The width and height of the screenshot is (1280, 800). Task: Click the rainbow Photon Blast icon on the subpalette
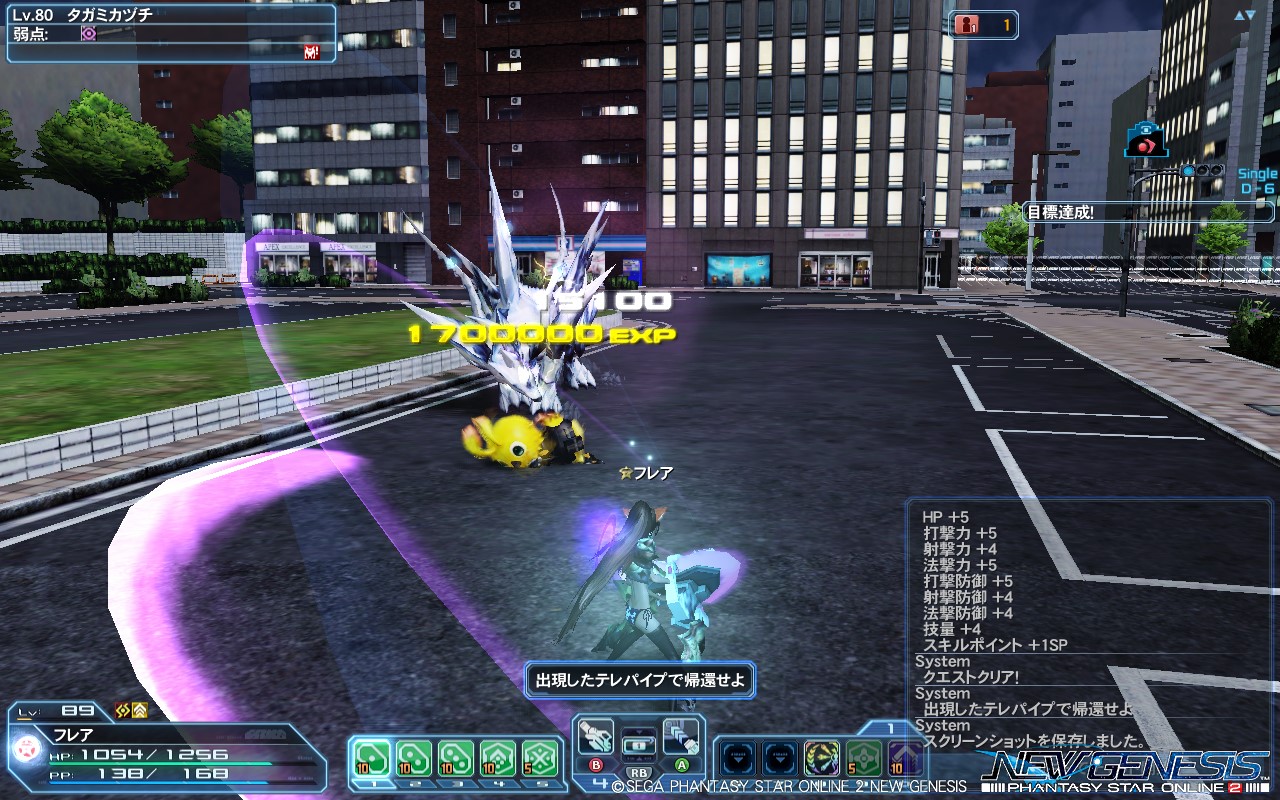[822, 757]
